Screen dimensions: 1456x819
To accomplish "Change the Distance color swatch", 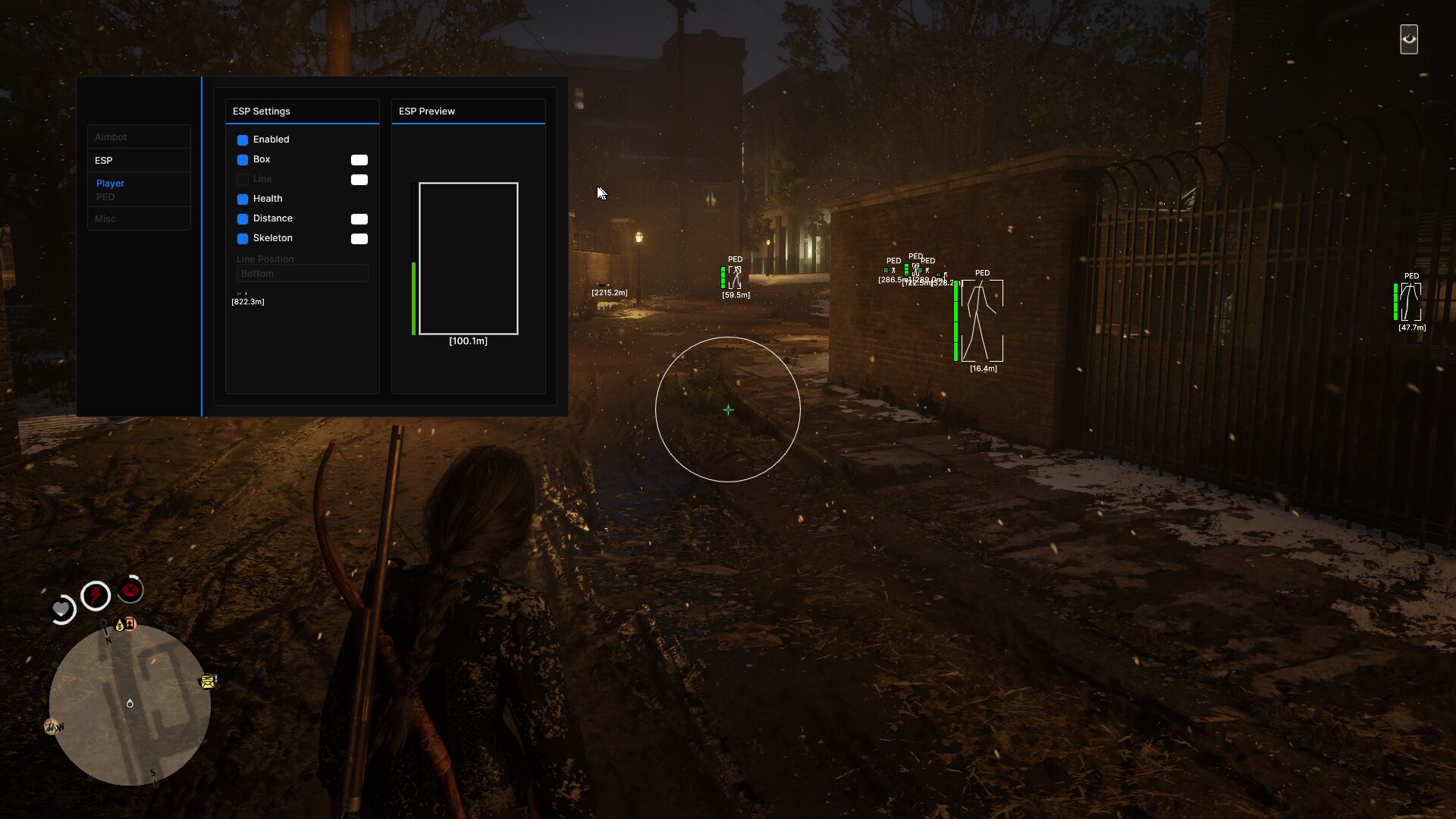I will click(x=359, y=219).
